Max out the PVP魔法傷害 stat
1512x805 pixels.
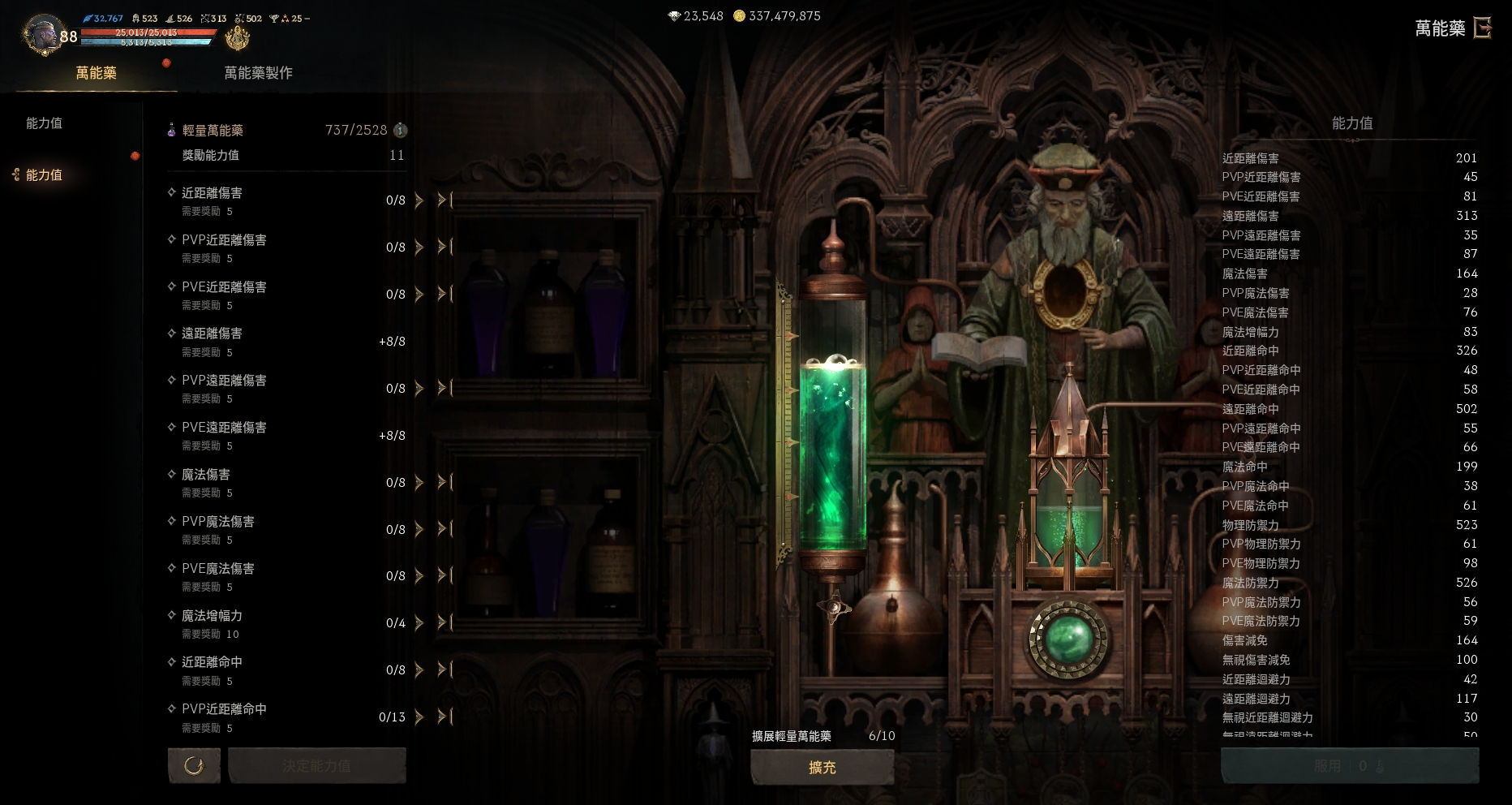[444, 529]
